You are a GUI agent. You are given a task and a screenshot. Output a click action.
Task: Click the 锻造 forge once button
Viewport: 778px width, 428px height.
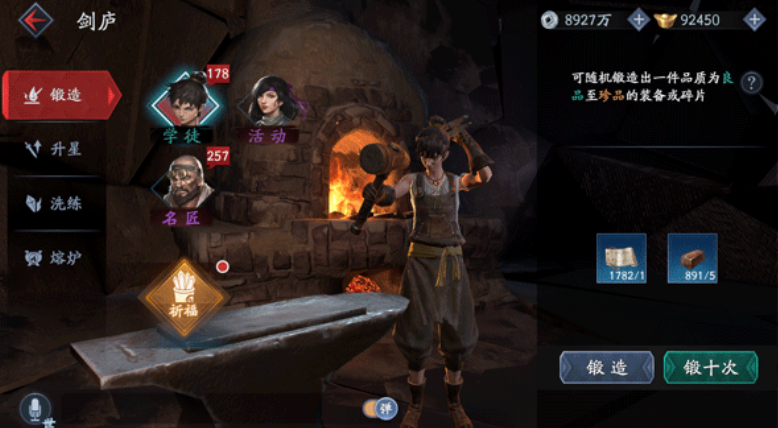point(606,367)
